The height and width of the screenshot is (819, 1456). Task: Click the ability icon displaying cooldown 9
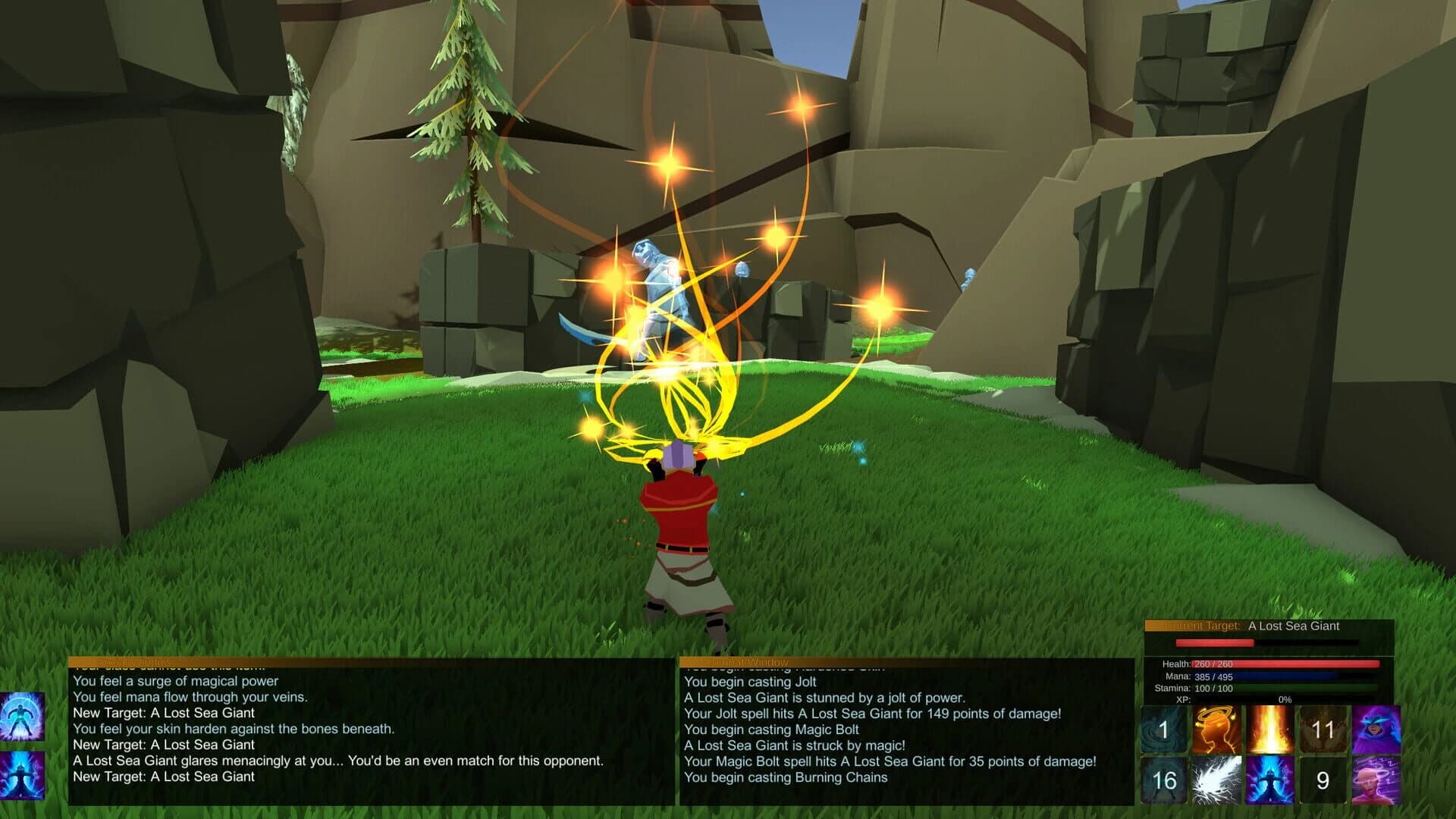point(1323,780)
